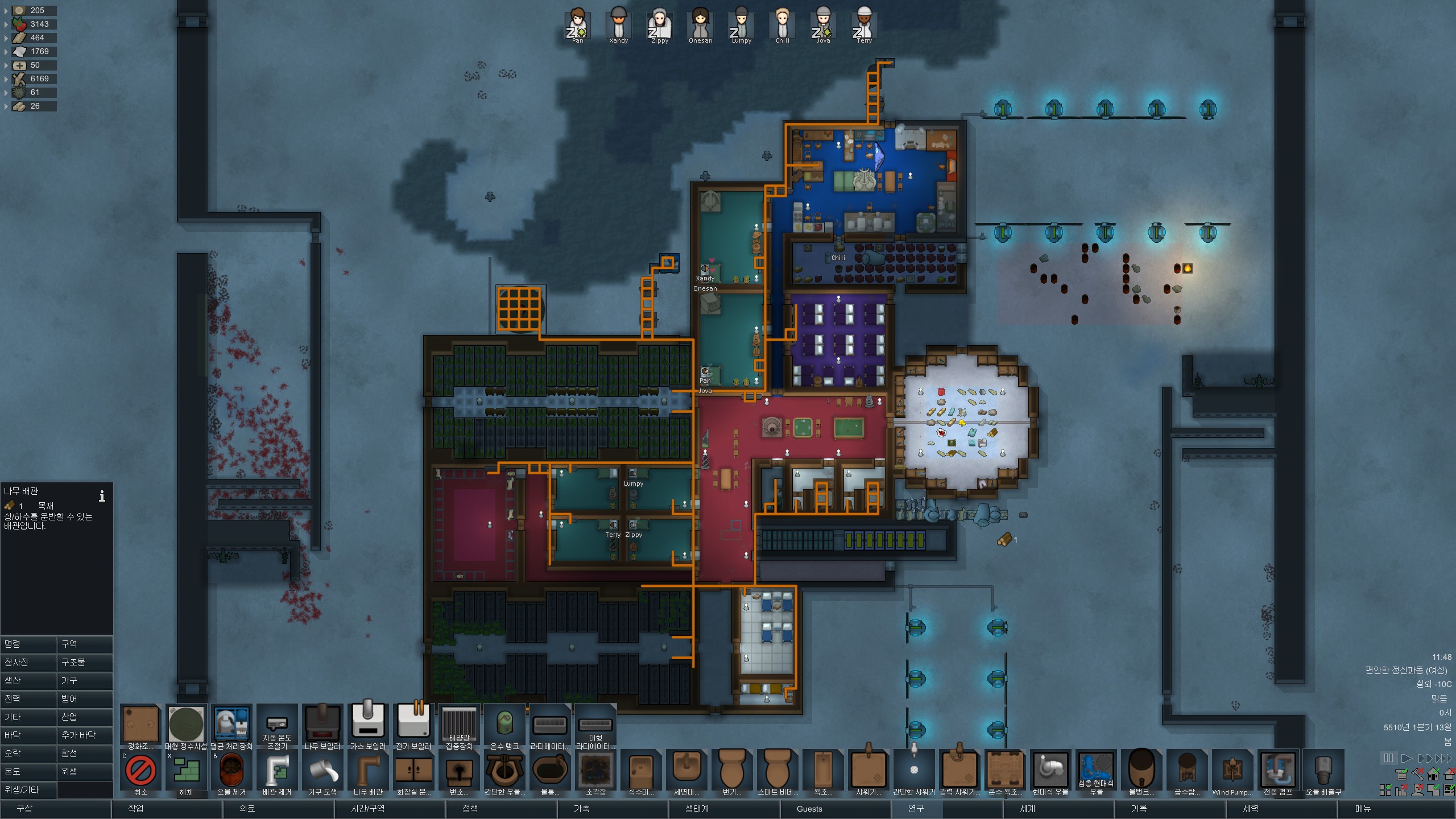Choose the 간단한 샤워기 simple shower
Image resolution: width=1456 pixels, height=819 pixels.
(914, 772)
